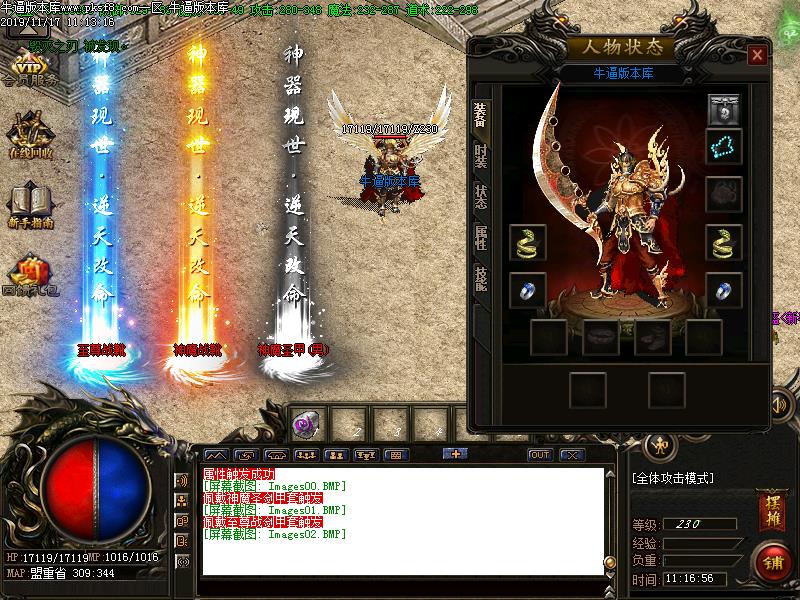Open the 状态 tab
Screen dimensions: 800x600
point(481,196)
